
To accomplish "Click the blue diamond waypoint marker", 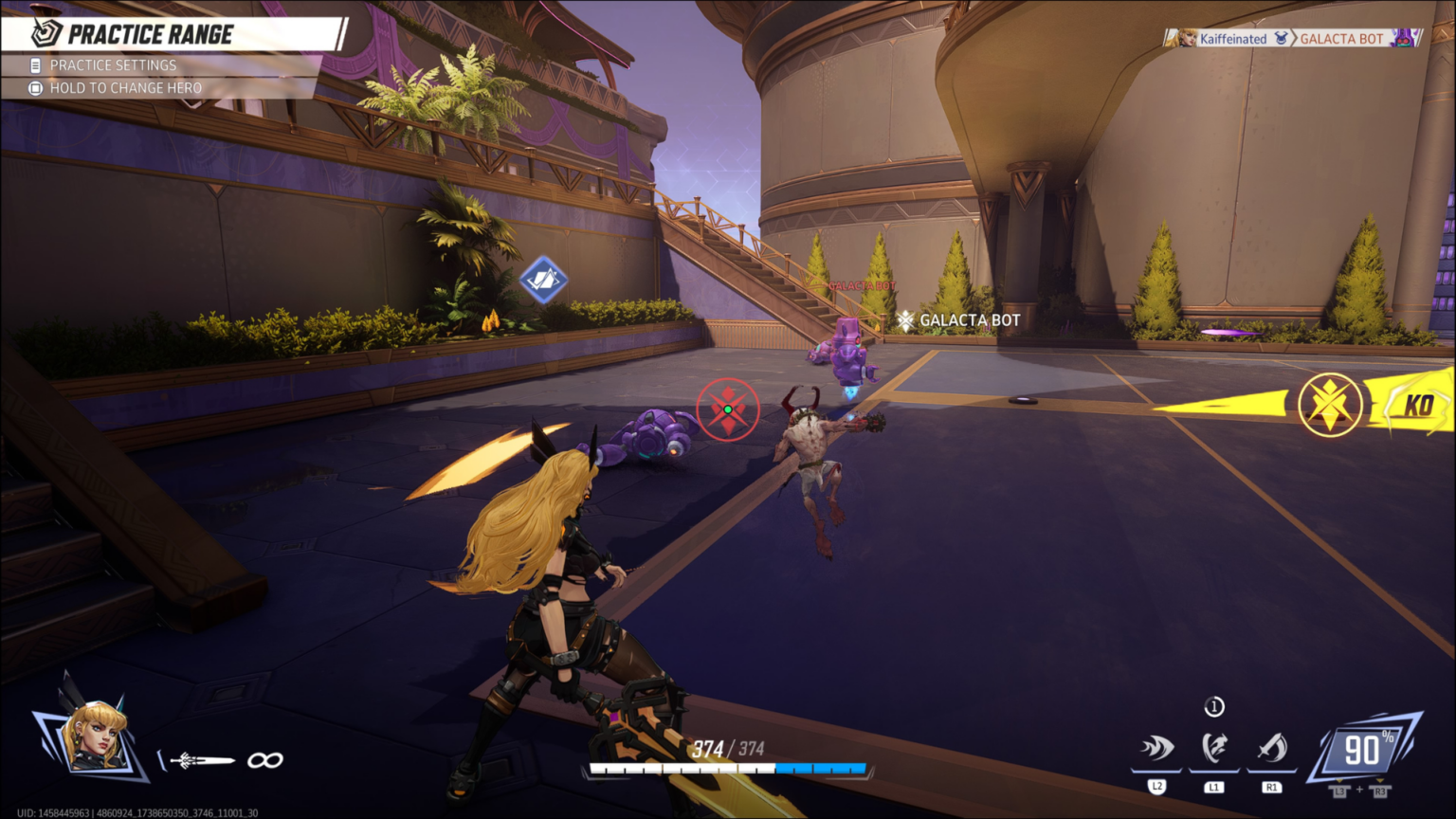I will click(543, 279).
